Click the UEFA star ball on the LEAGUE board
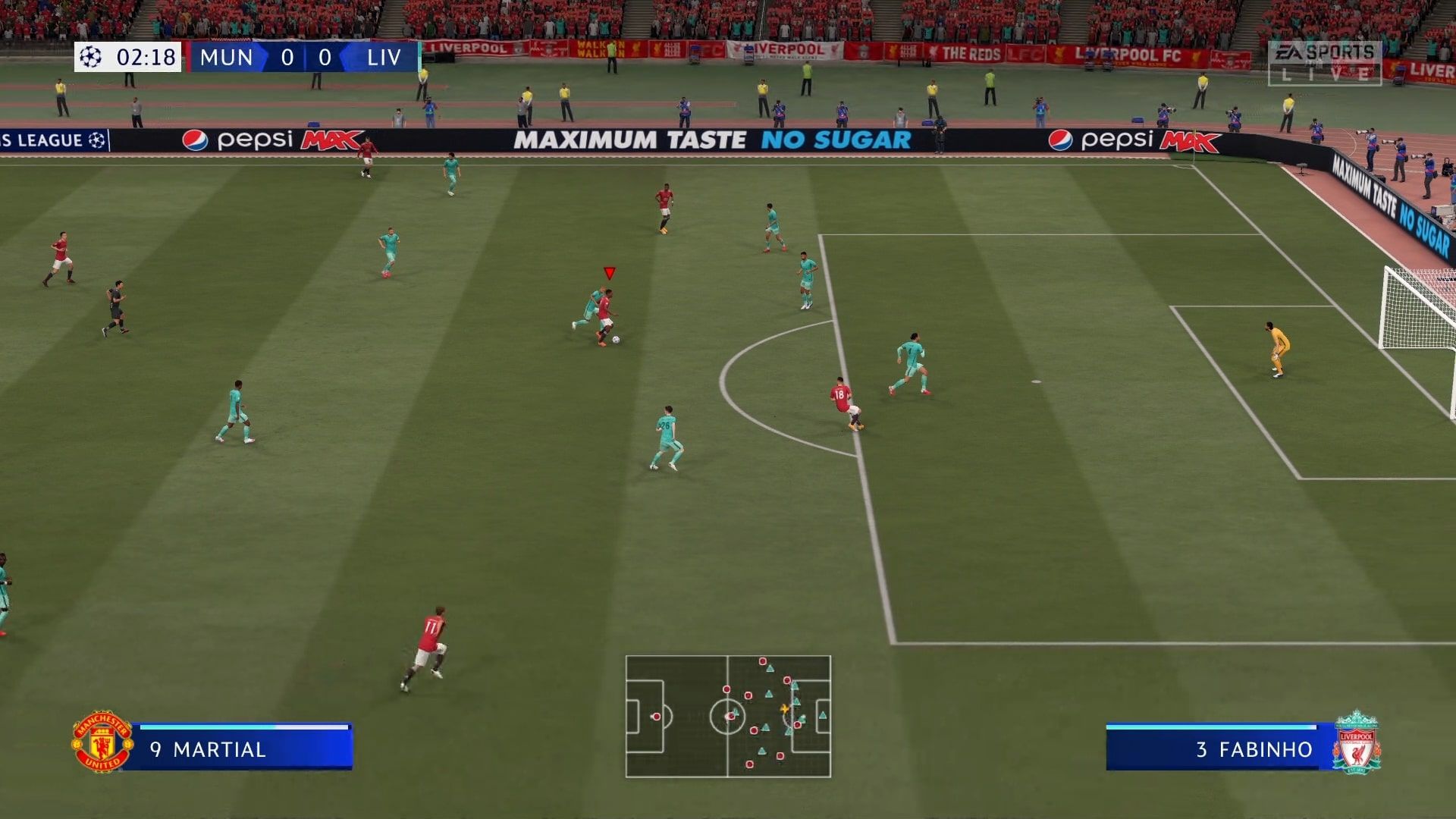The width and height of the screenshot is (1456, 819). 98,140
